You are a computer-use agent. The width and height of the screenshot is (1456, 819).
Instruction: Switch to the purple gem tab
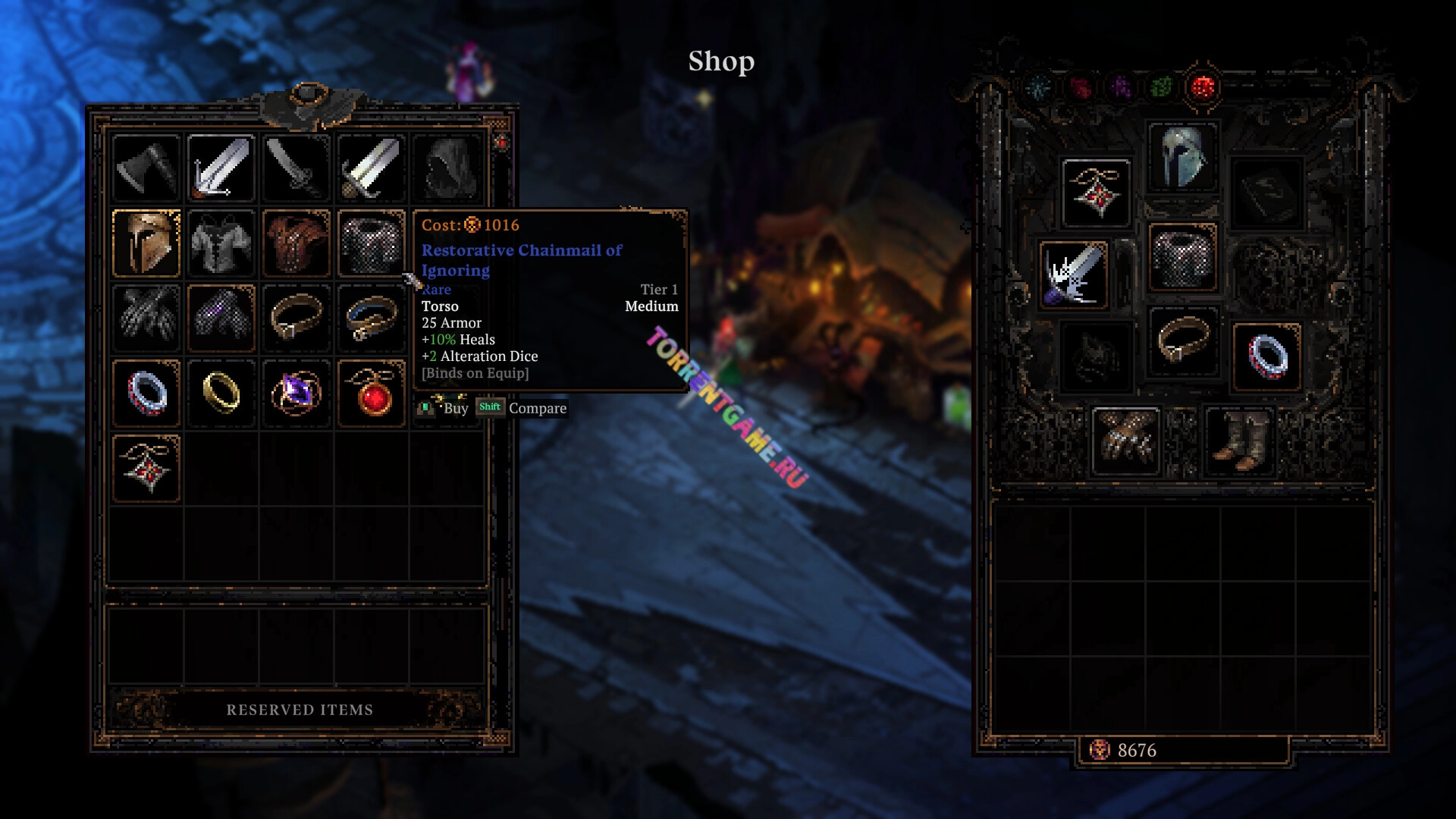(x=1121, y=88)
